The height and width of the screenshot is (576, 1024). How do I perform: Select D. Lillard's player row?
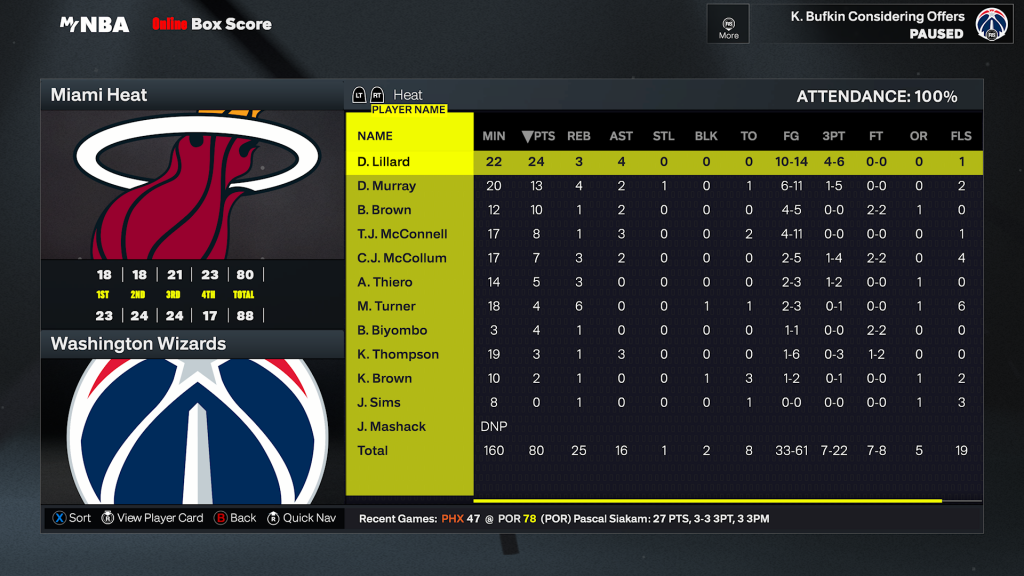(384, 162)
